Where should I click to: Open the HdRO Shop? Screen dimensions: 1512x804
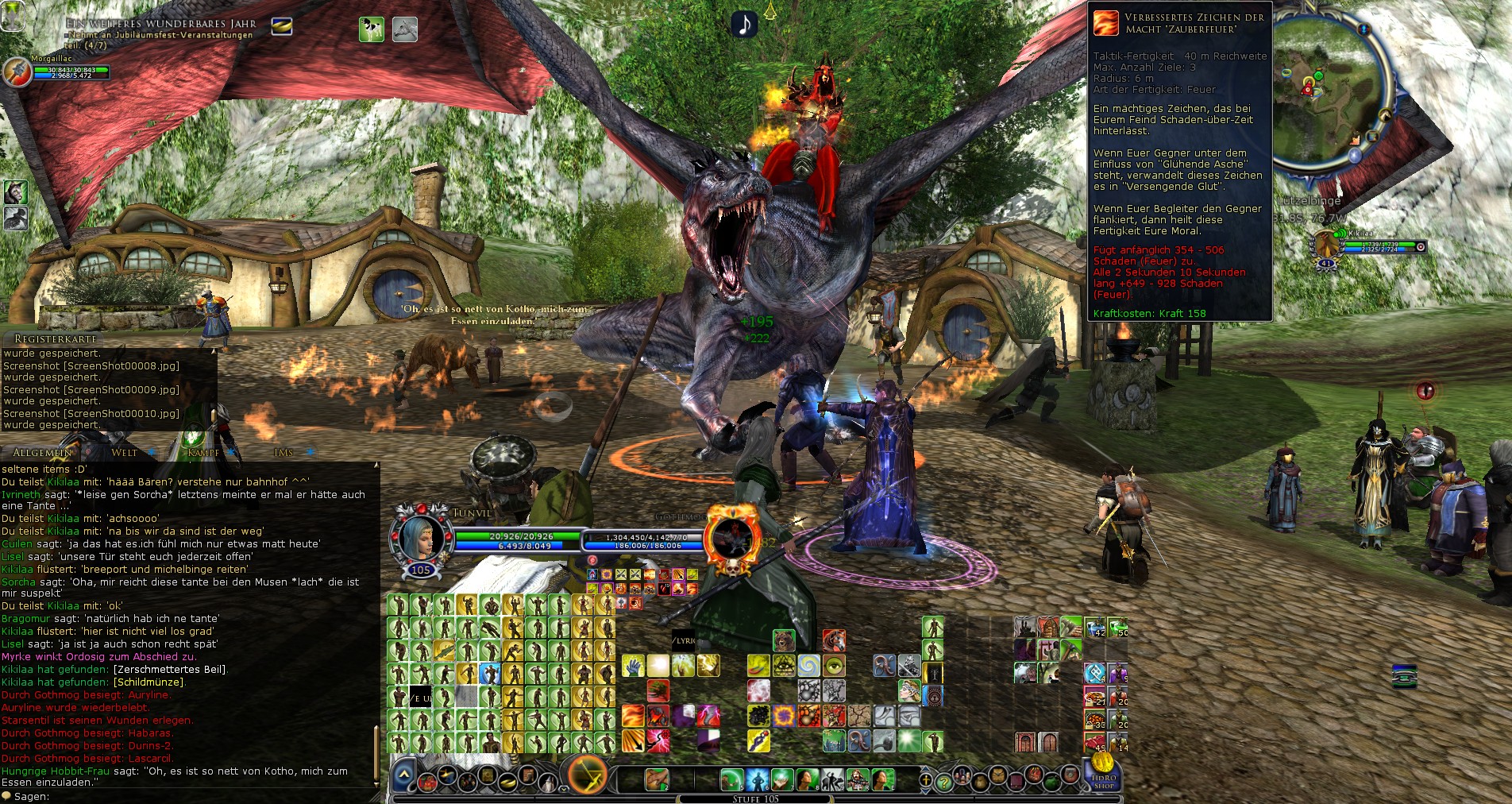1103,773
